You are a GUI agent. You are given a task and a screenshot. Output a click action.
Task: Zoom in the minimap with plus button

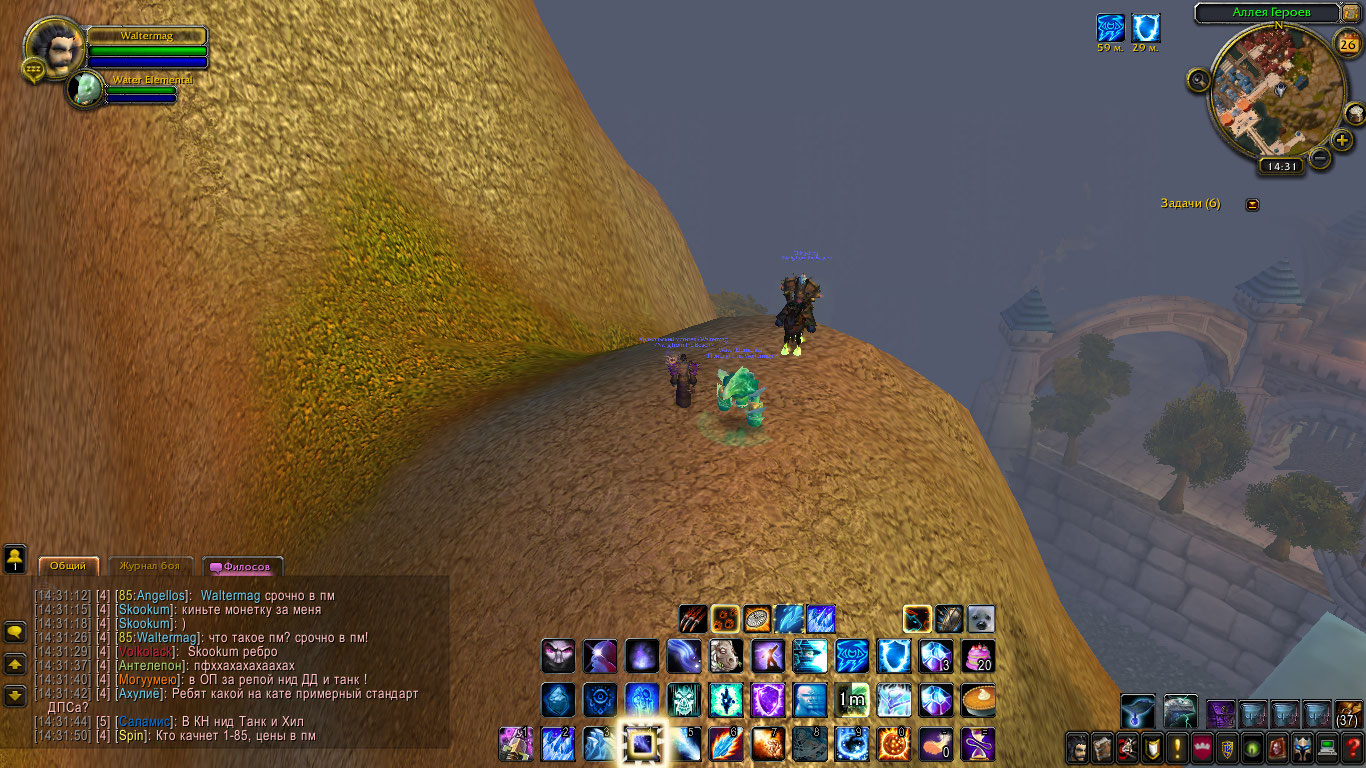pos(1343,140)
